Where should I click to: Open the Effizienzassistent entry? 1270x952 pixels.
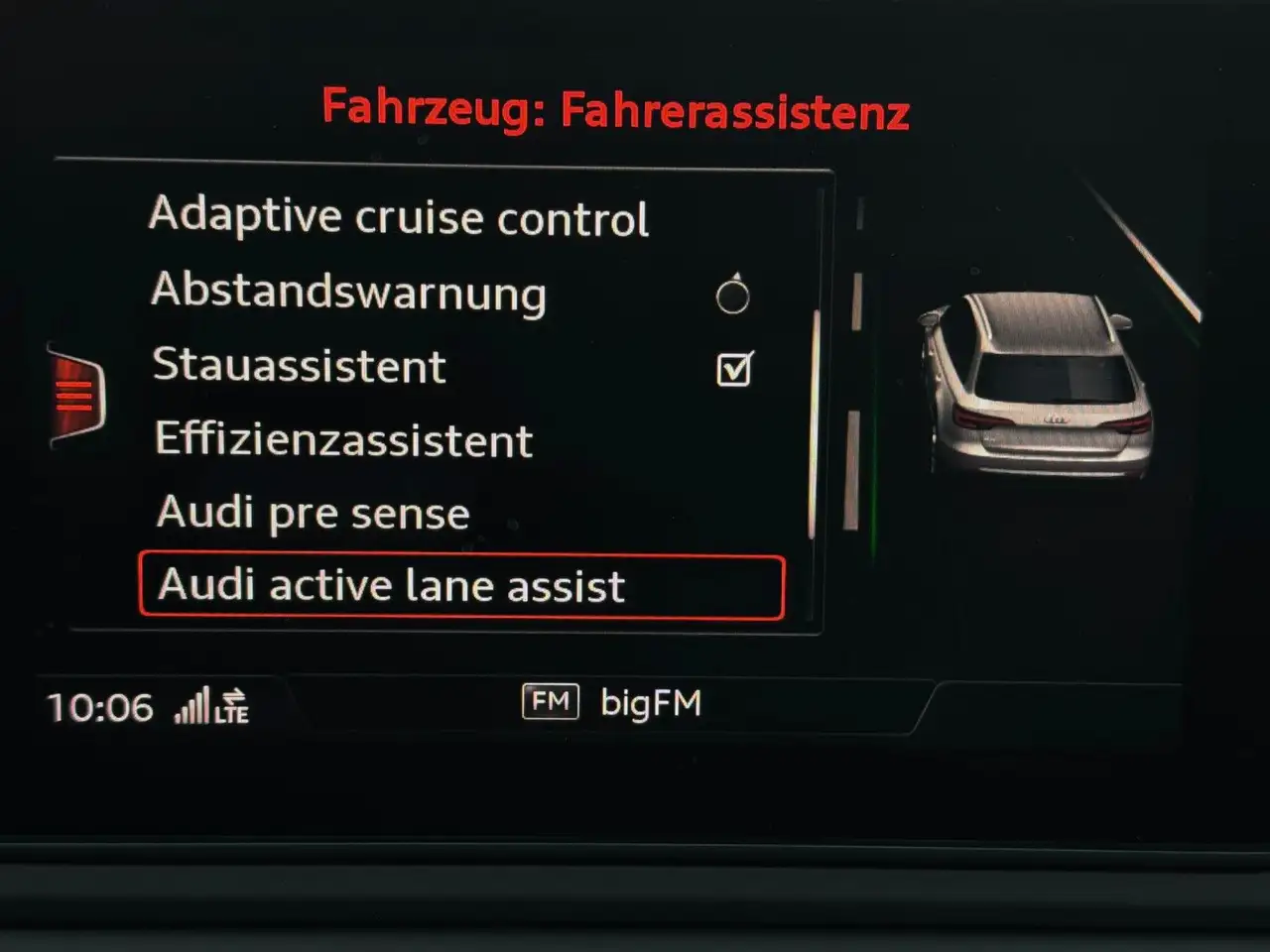point(343,439)
